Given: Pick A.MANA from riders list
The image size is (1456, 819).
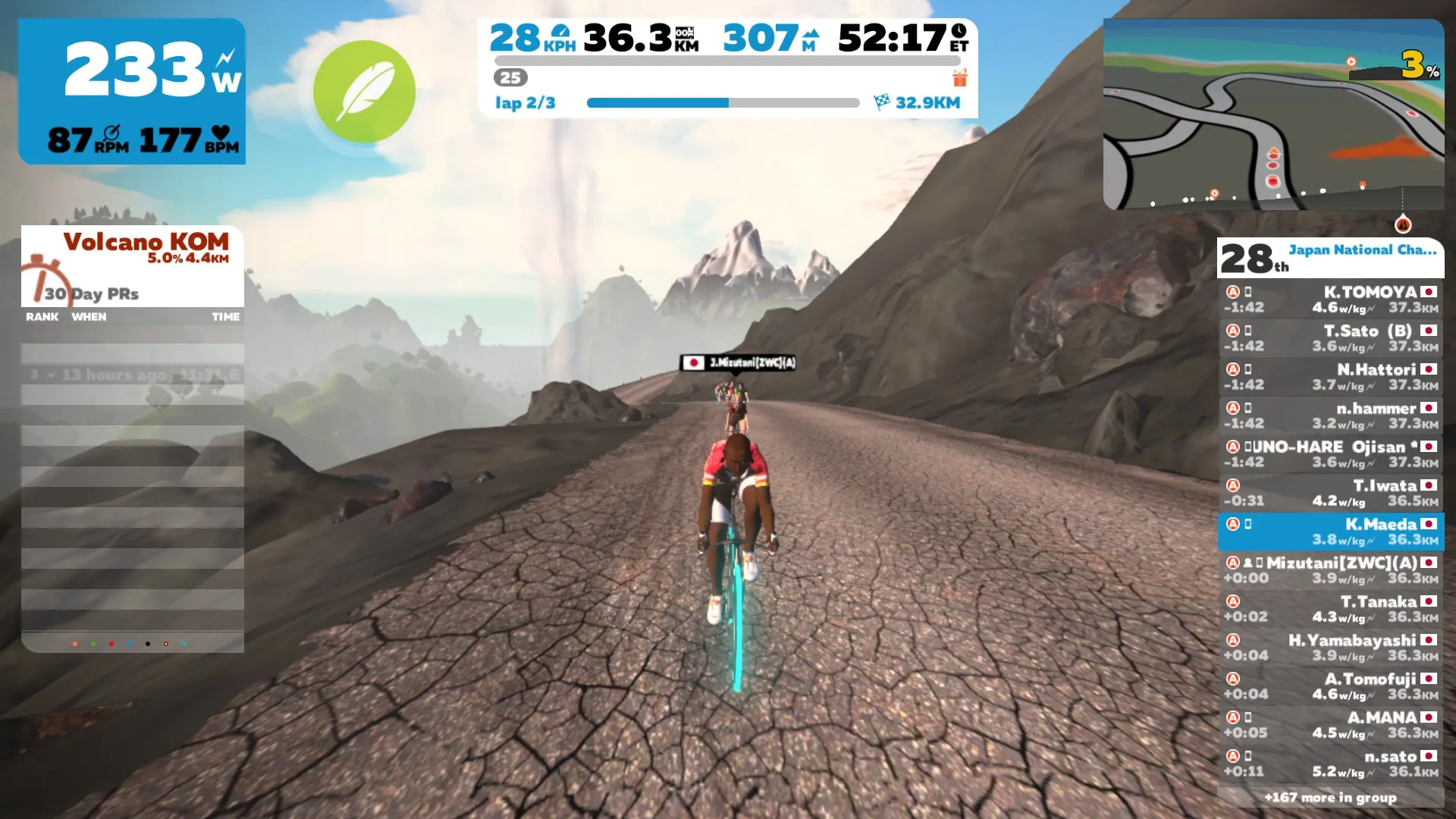Looking at the screenshot, I should click(1331, 725).
